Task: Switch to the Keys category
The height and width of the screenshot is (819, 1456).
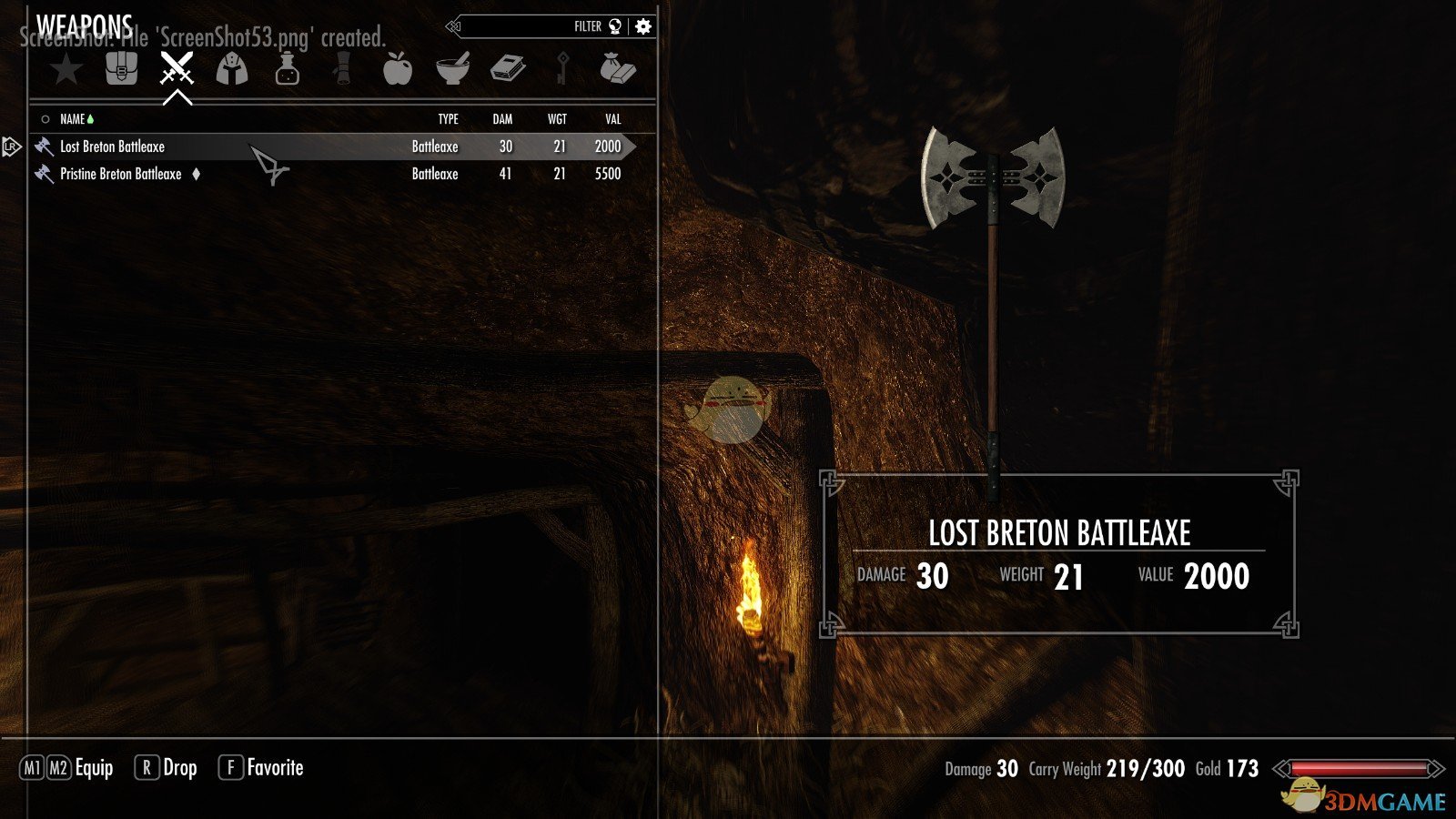Action: tap(563, 69)
